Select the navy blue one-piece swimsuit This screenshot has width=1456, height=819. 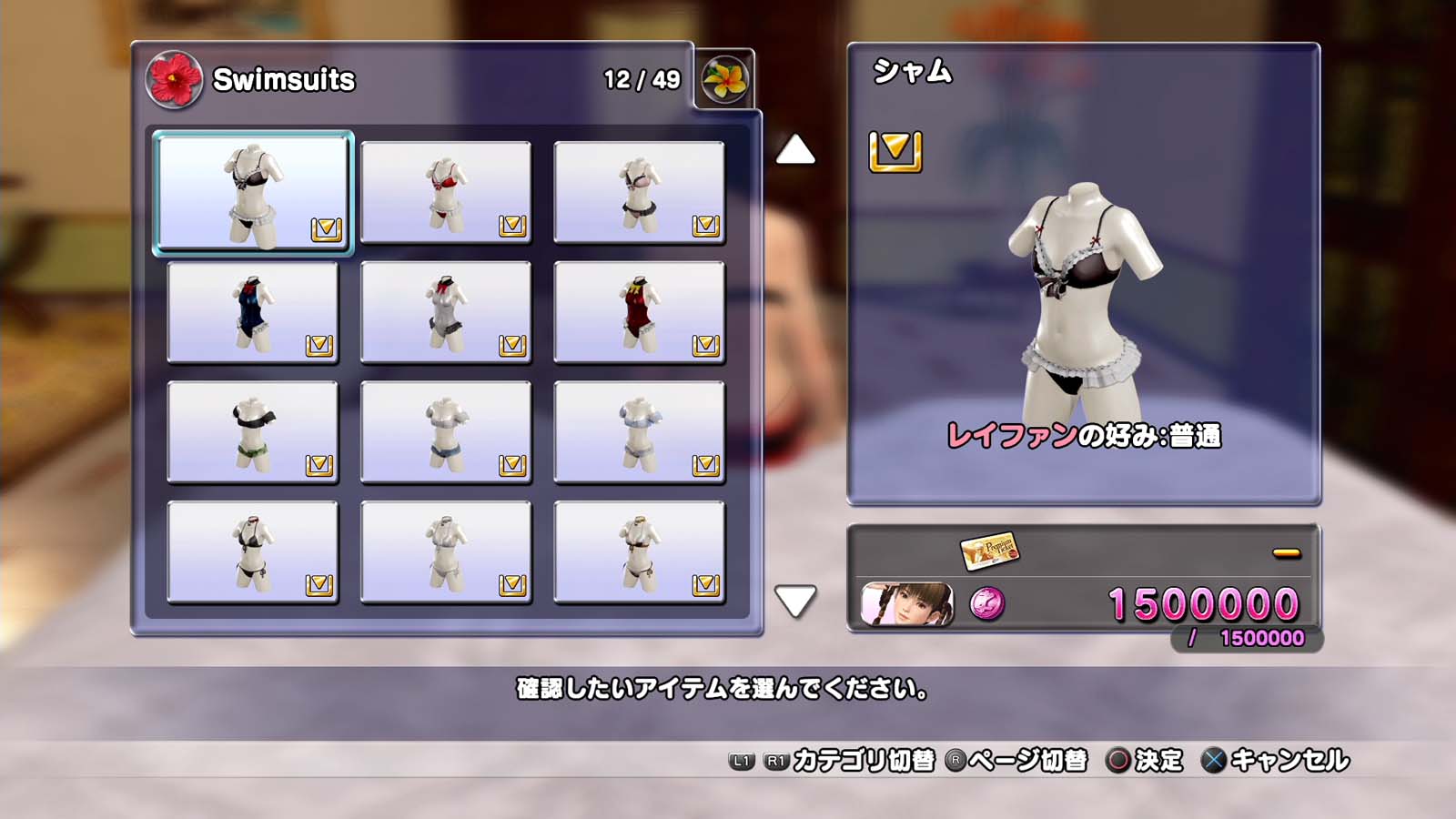tap(253, 312)
